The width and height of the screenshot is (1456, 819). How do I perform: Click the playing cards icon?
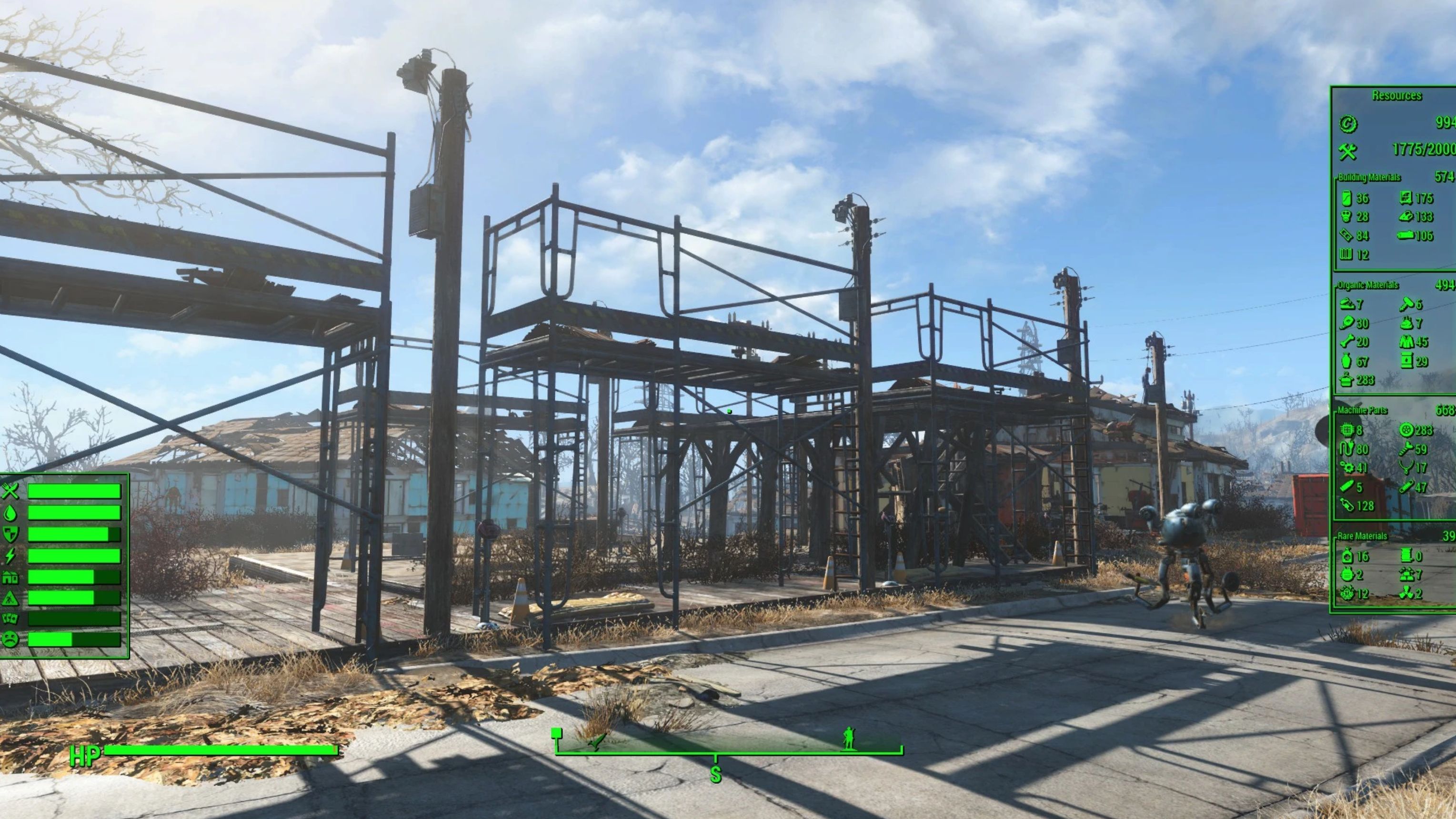[x=10, y=619]
